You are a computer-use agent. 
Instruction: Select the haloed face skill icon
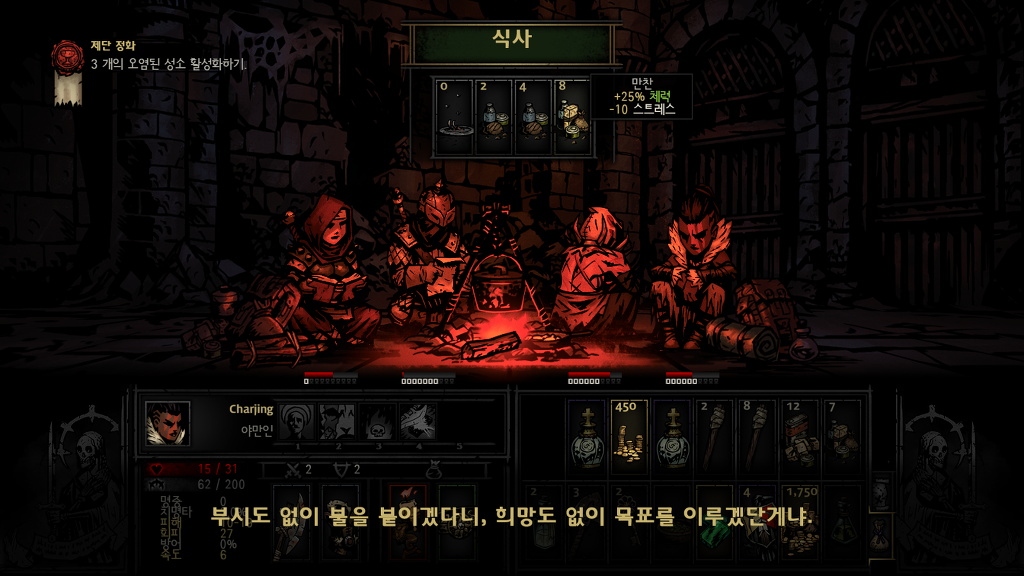pos(296,422)
